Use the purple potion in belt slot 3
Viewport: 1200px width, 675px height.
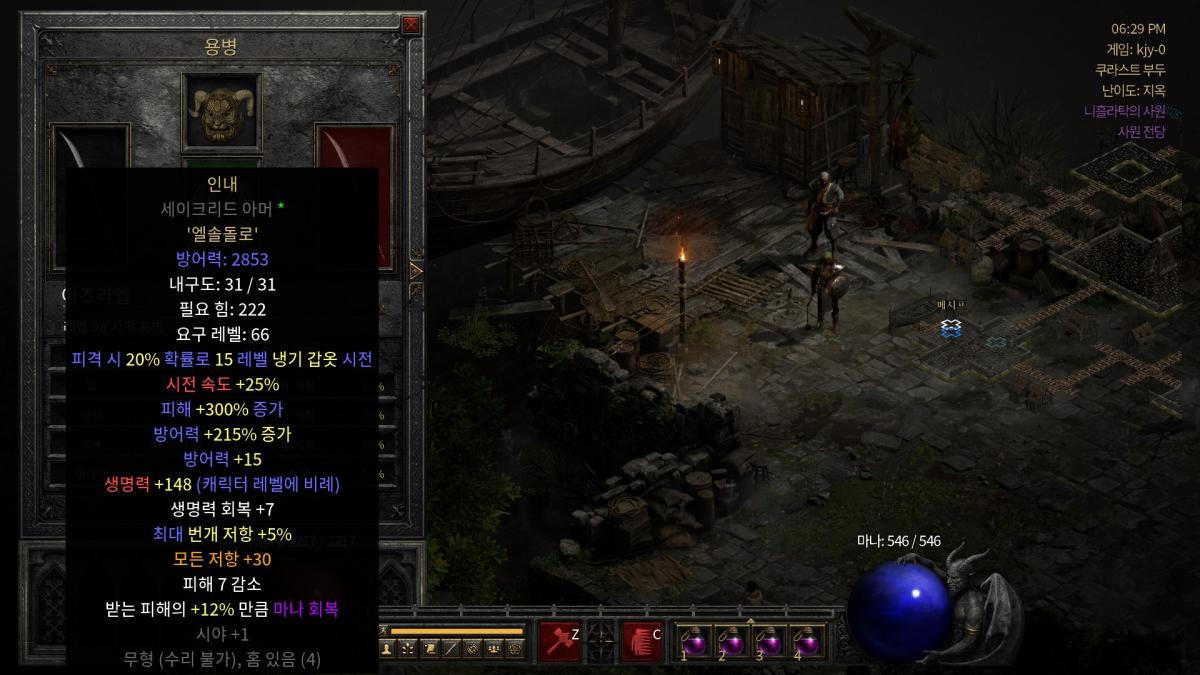point(769,641)
